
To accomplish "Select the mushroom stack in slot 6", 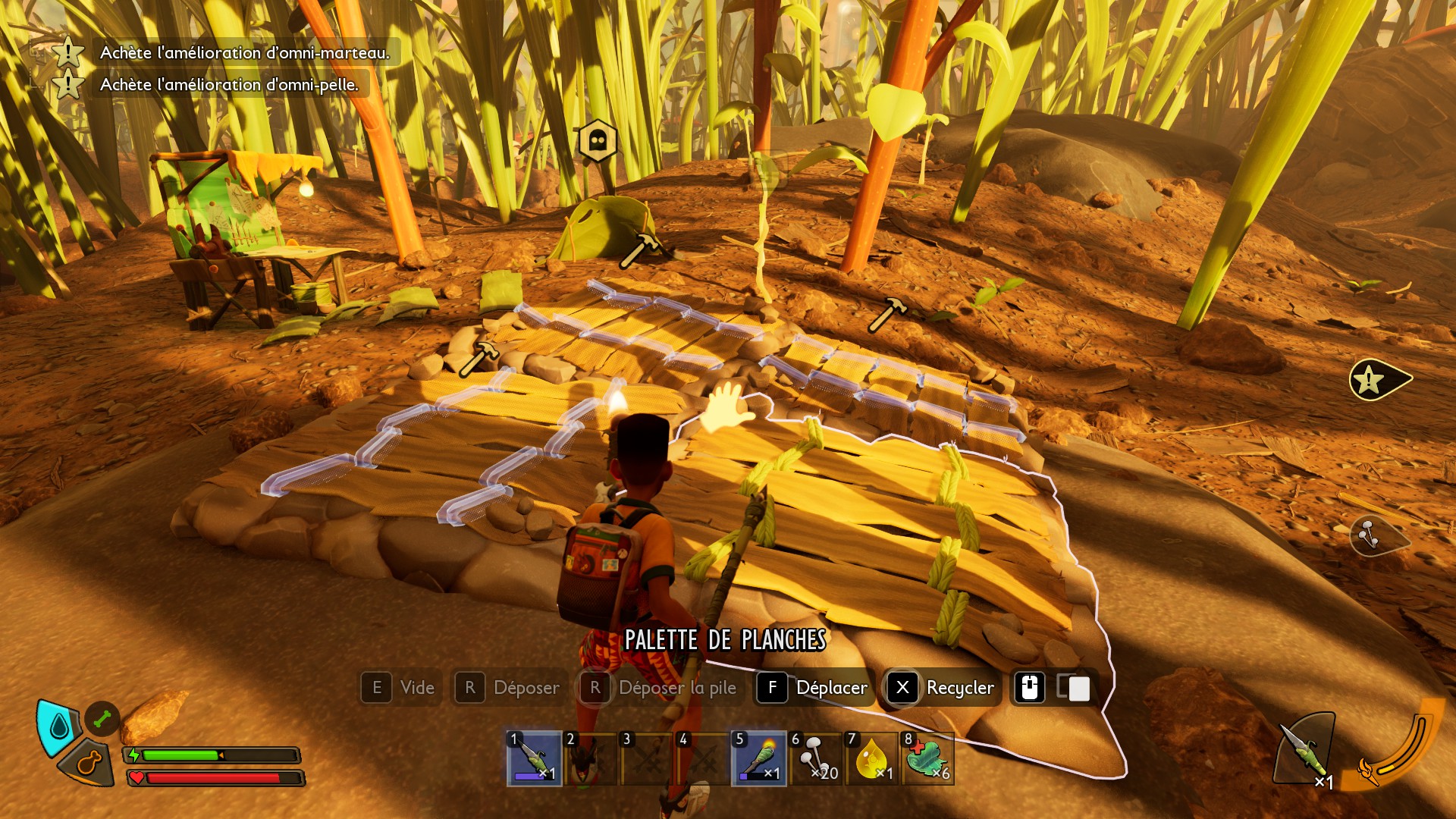I will click(x=816, y=758).
